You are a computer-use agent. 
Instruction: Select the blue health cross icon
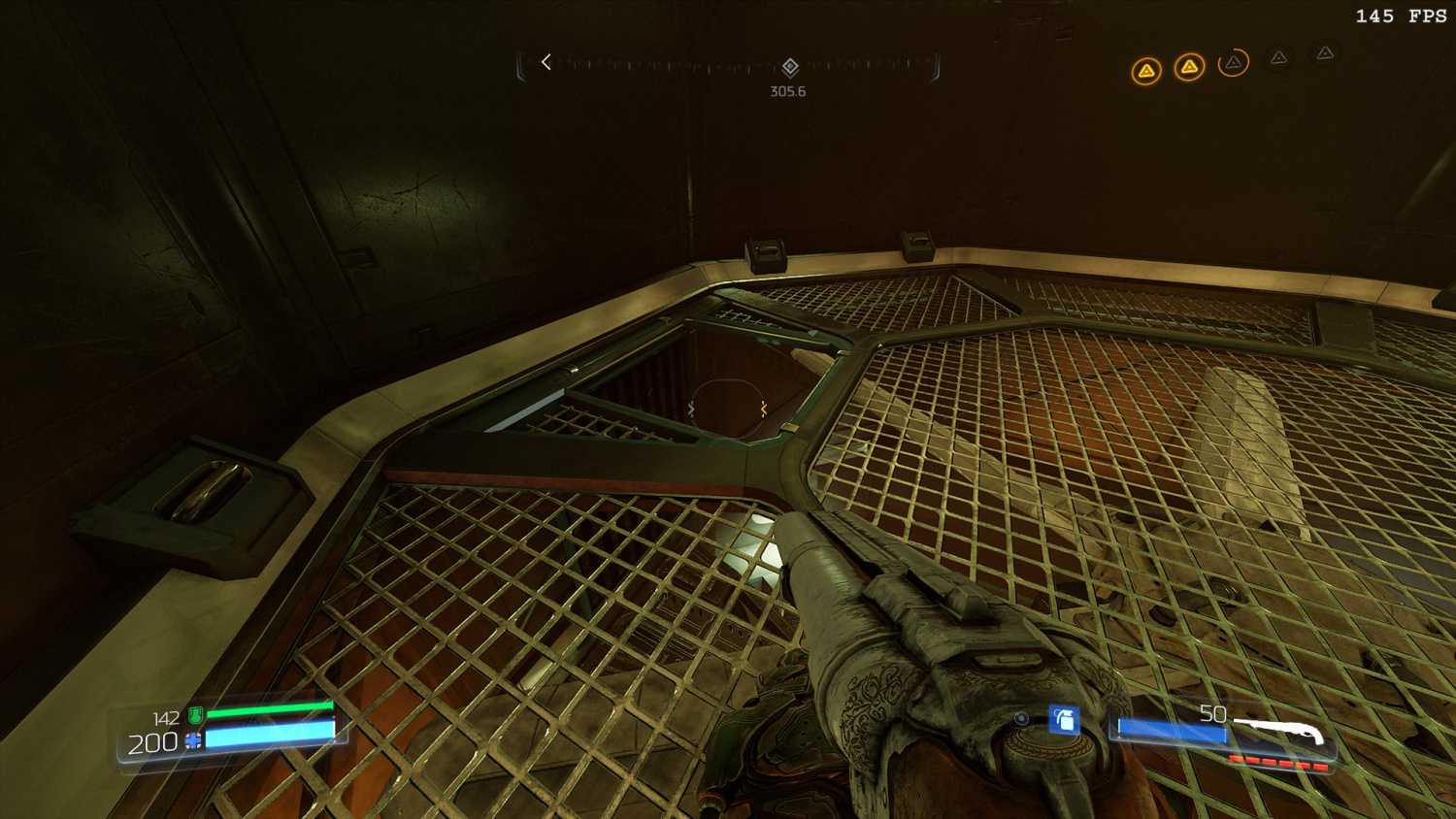coord(192,742)
